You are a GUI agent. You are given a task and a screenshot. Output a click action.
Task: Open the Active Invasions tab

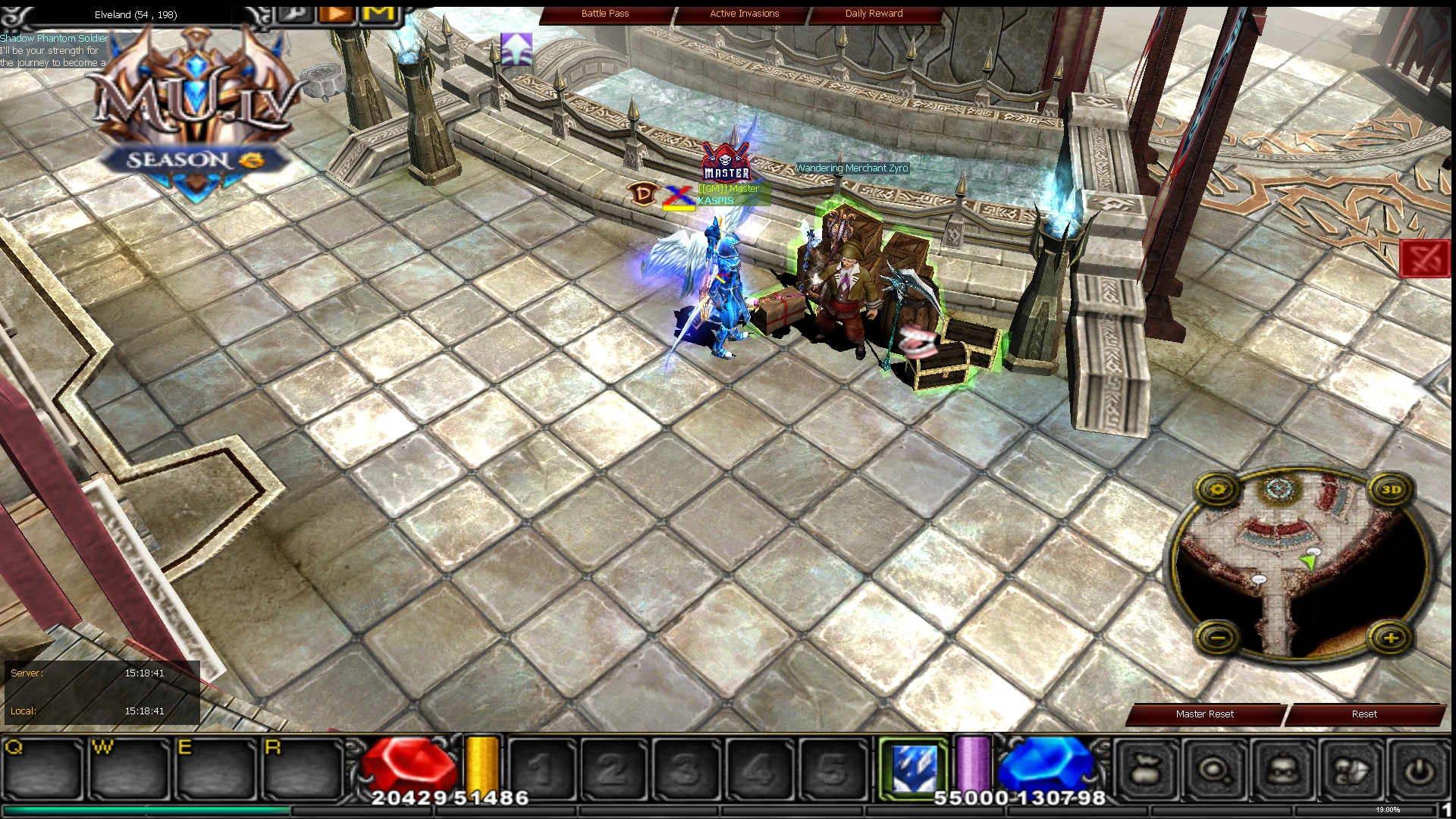pos(743,13)
